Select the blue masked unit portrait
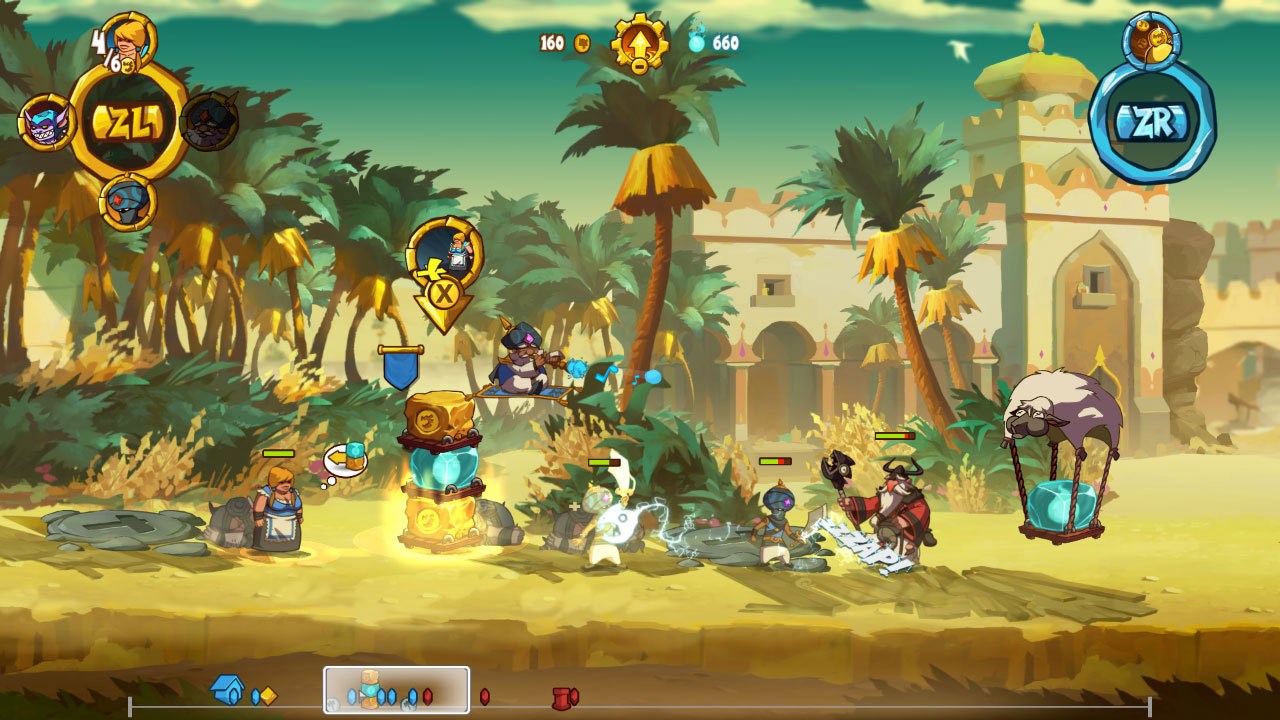Viewport: 1280px width, 720px height. 128,202
